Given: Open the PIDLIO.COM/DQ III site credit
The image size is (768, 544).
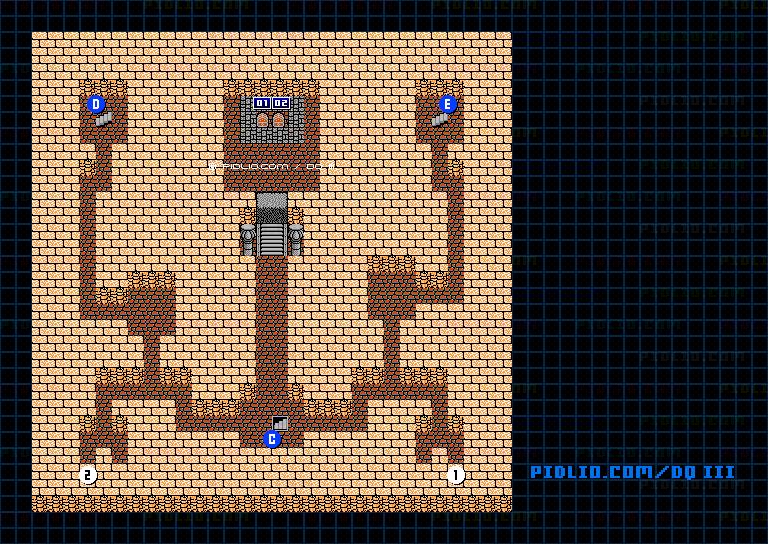Looking at the screenshot, I should point(632,472).
